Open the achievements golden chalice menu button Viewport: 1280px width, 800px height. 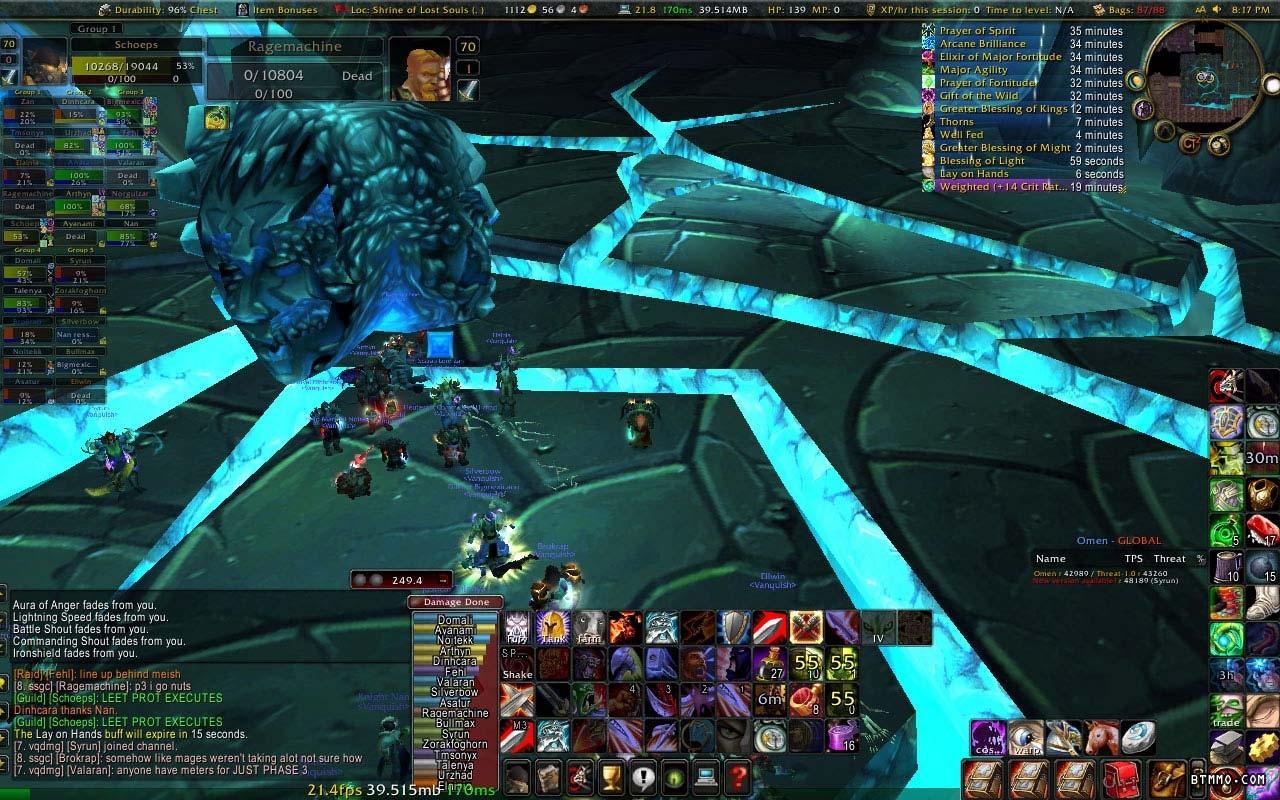point(611,776)
